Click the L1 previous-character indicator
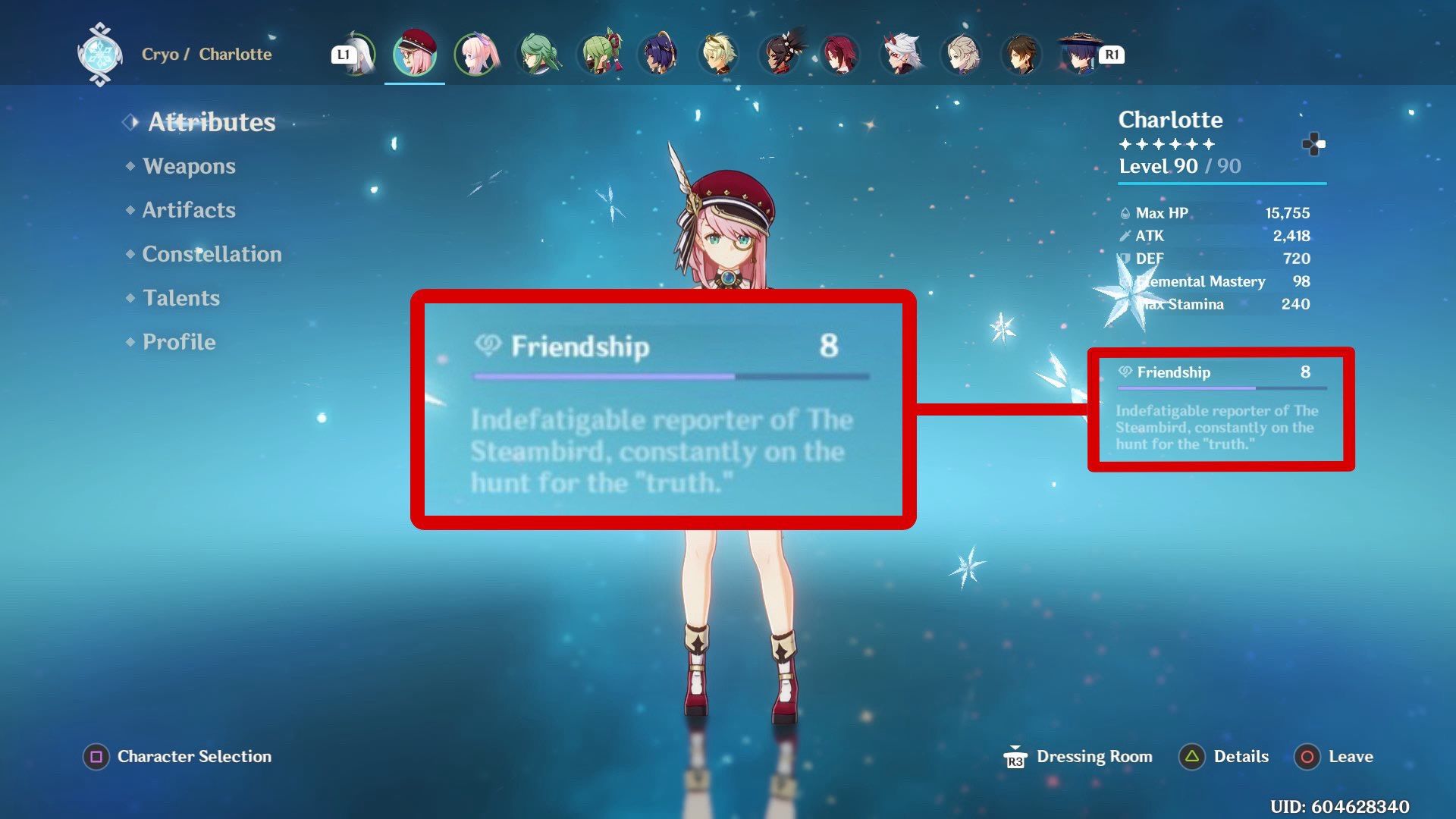 click(x=345, y=54)
